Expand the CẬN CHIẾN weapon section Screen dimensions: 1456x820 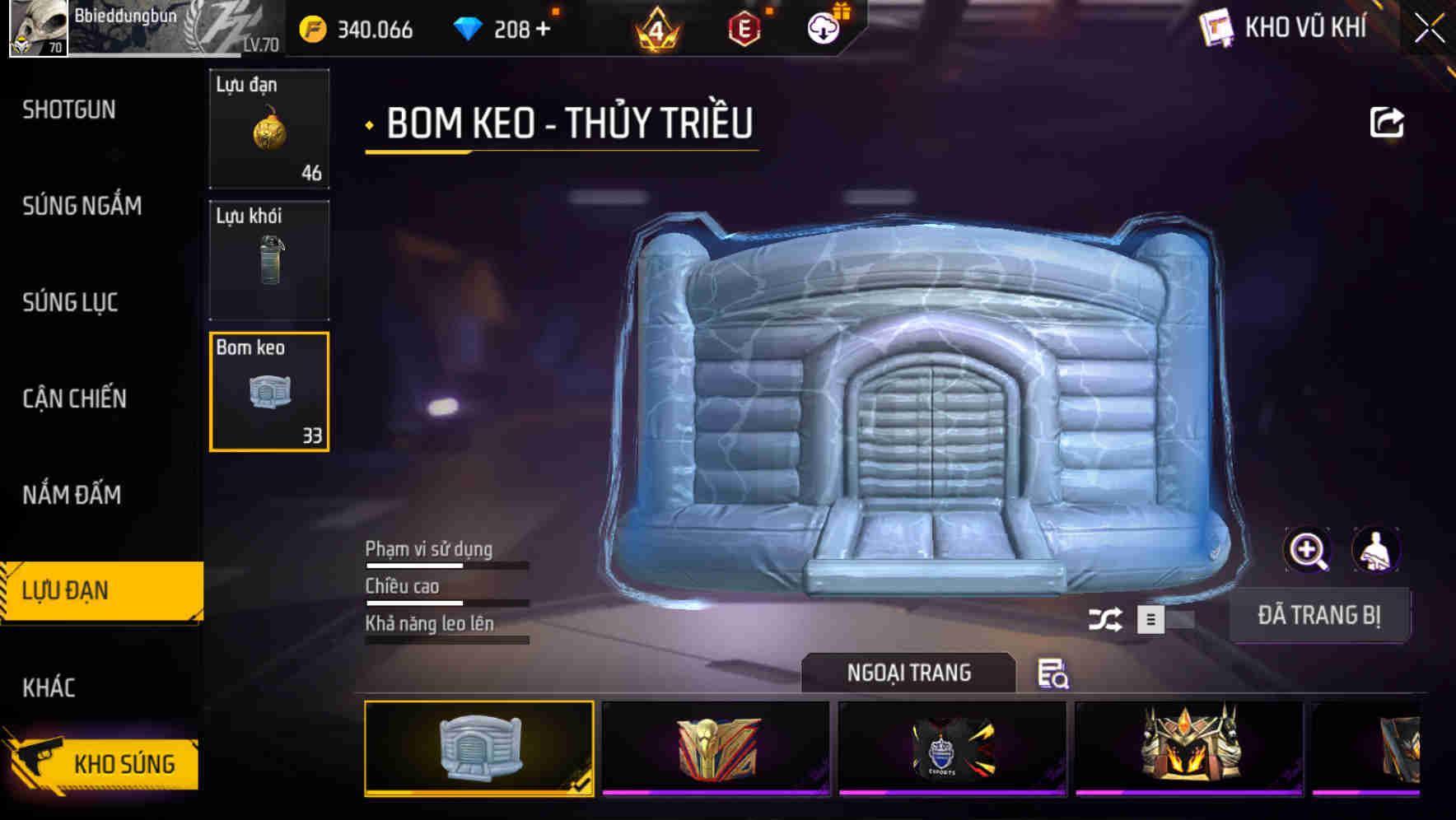click(x=76, y=398)
